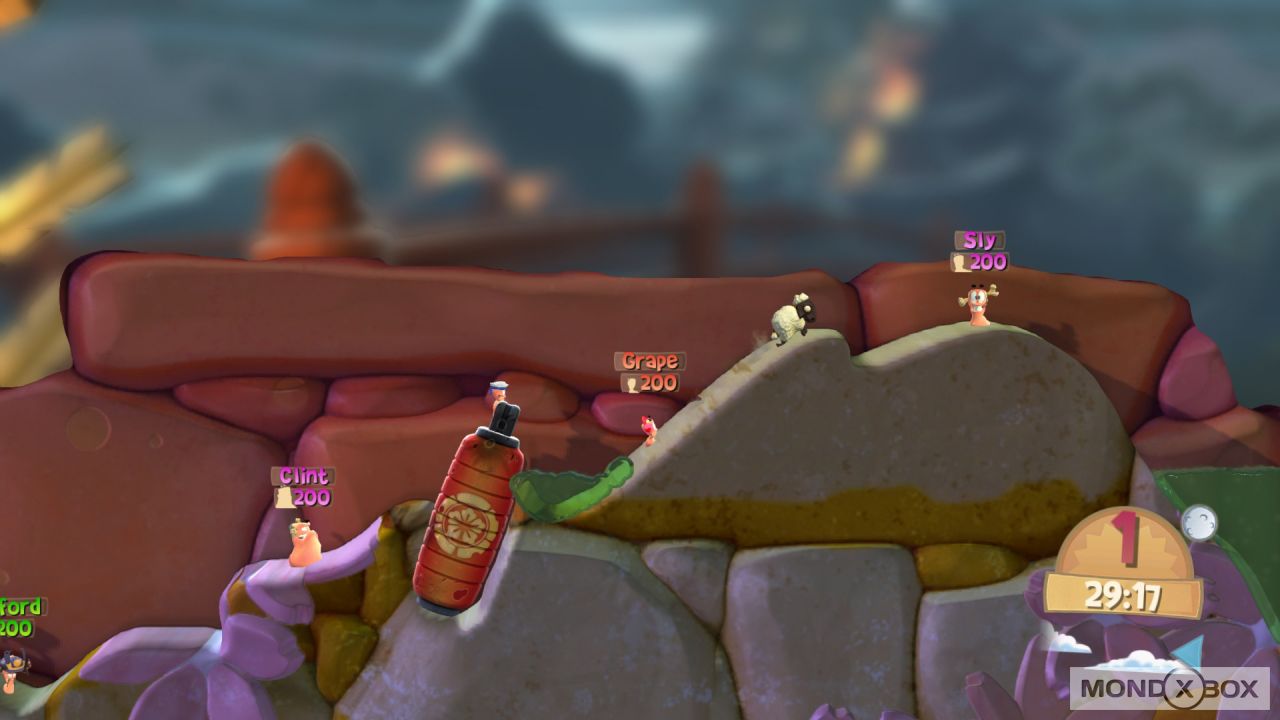The height and width of the screenshot is (720, 1280).
Task: Click the orange rooftop in the blurred background
Action: tap(310, 195)
